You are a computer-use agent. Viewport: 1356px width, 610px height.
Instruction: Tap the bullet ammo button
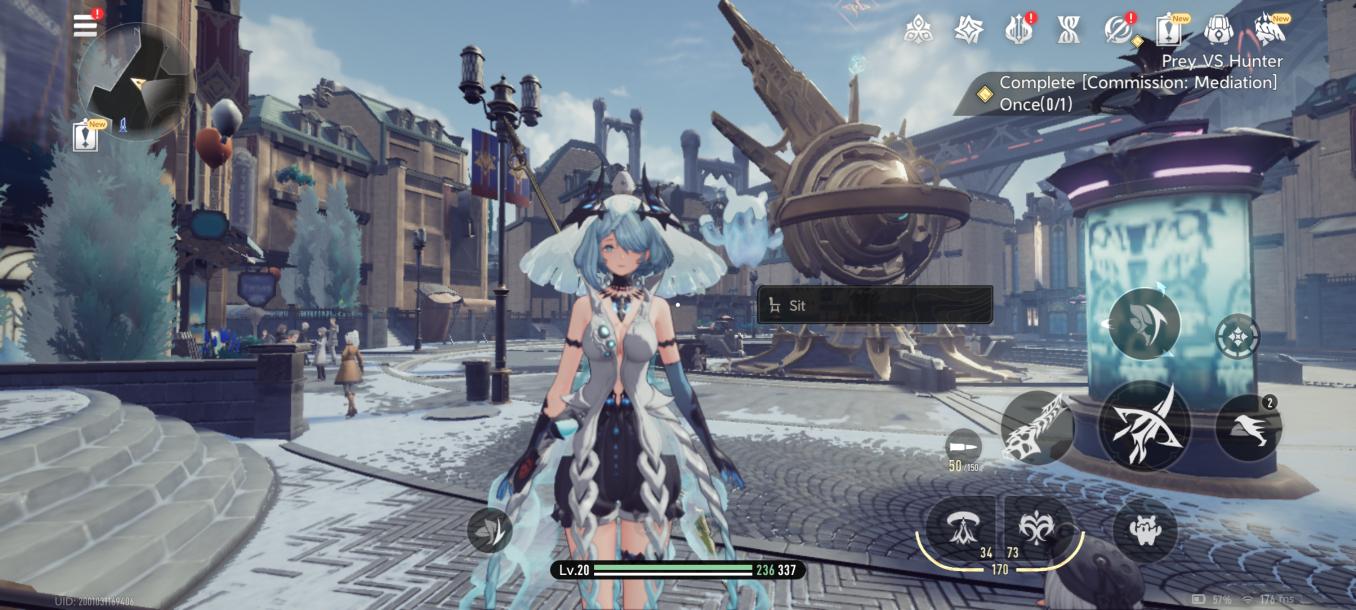tap(962, 445)
